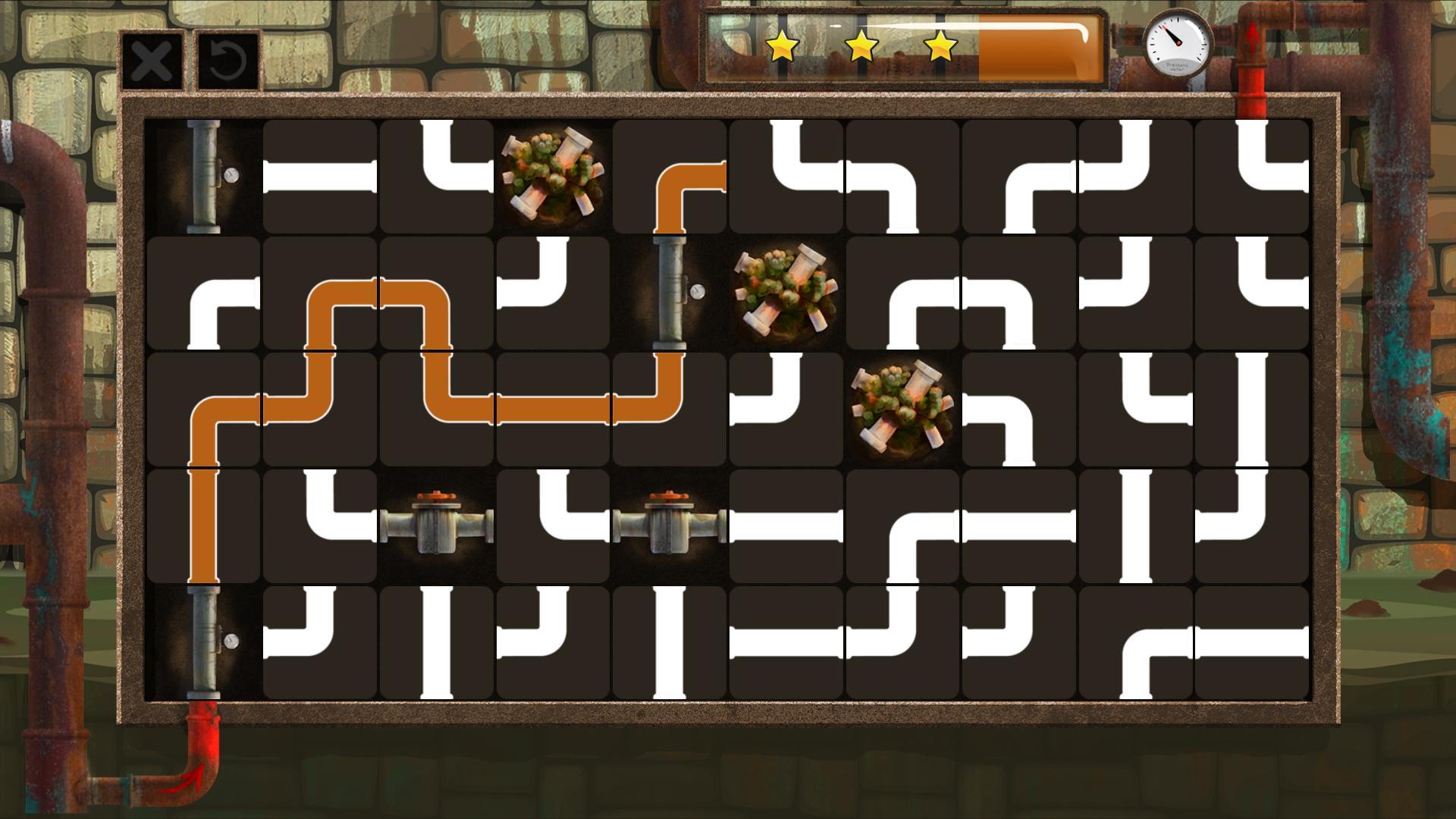Restart the puzzle with the reset arrow
Image resolution: width=1456 pixels, height=819 pixels.
point(225,61)
